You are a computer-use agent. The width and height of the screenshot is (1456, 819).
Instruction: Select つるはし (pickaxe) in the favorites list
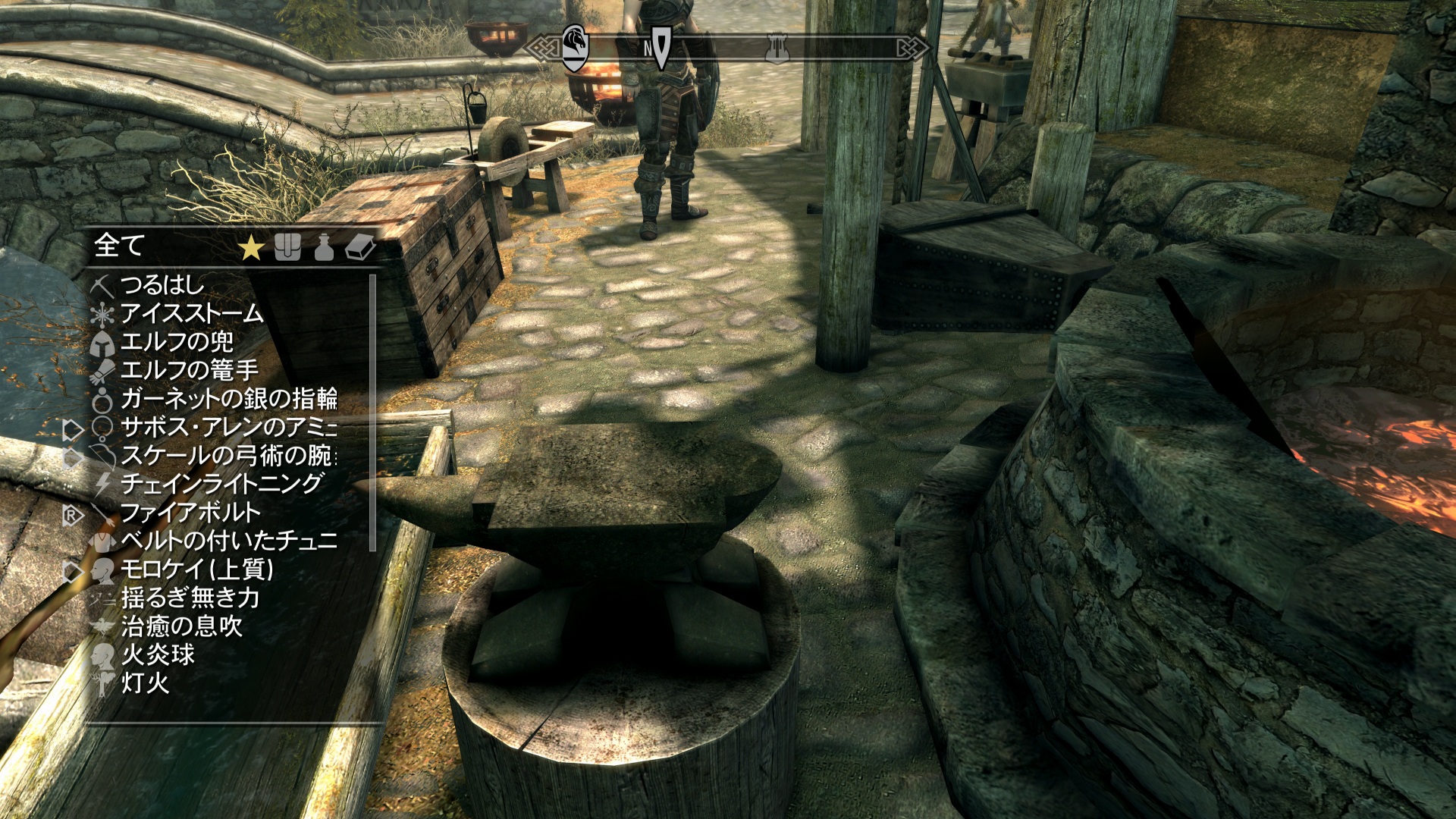pos(162,285)
